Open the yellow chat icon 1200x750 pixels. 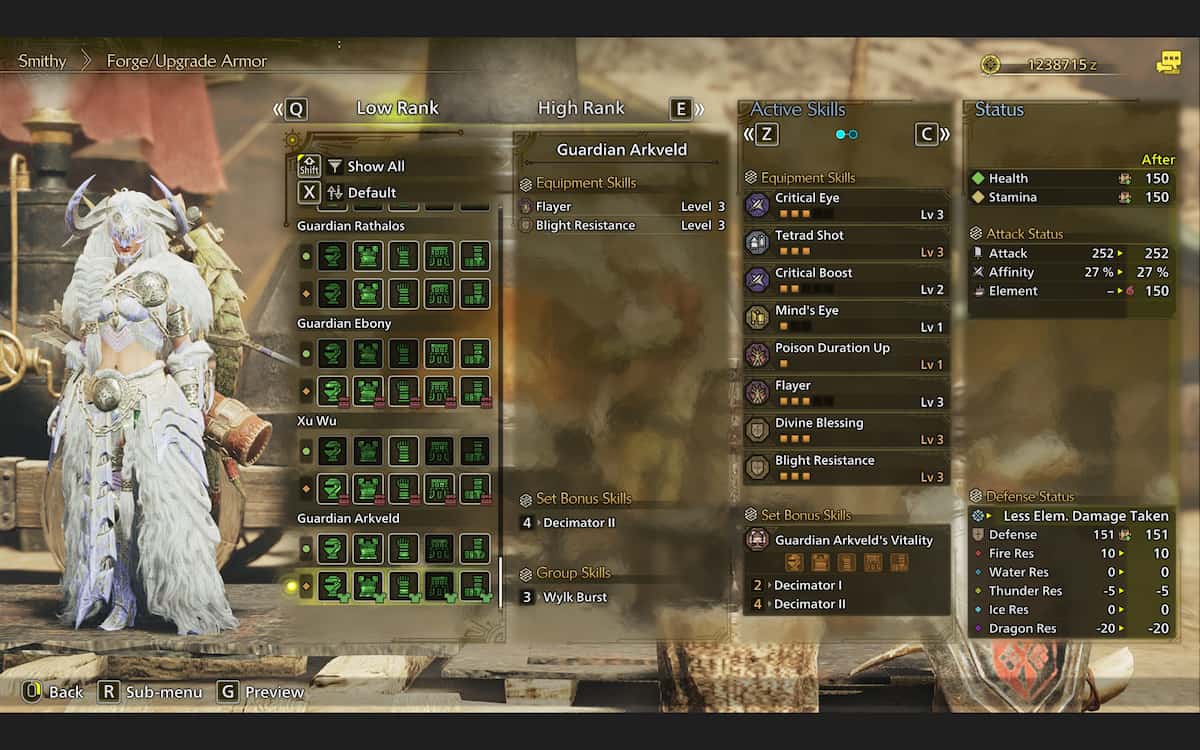pyautogui.click(x=1168, y=64)
